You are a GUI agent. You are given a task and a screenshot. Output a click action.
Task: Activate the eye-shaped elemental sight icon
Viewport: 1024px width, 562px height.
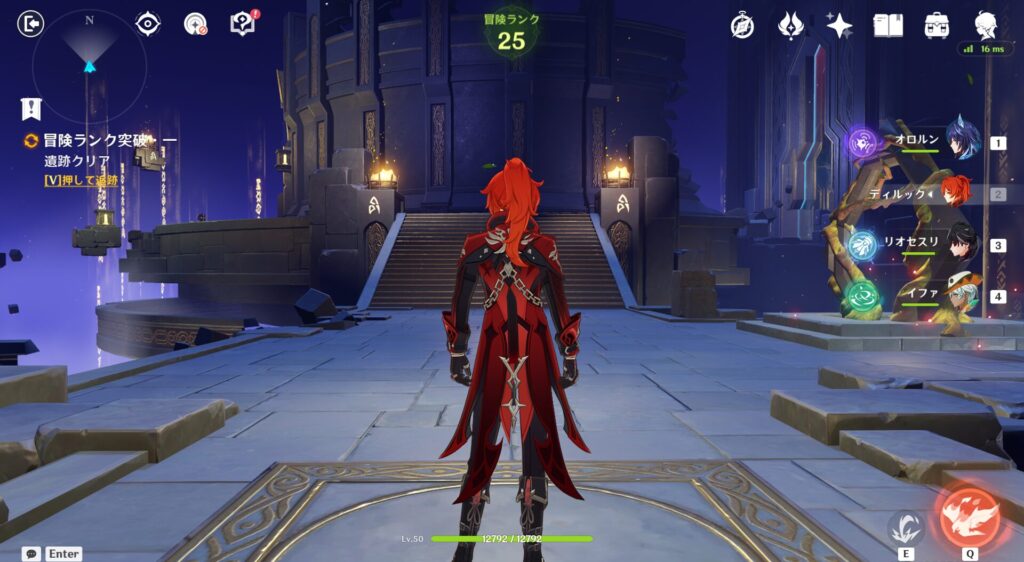pyautogui.click(x=148, y=24)
